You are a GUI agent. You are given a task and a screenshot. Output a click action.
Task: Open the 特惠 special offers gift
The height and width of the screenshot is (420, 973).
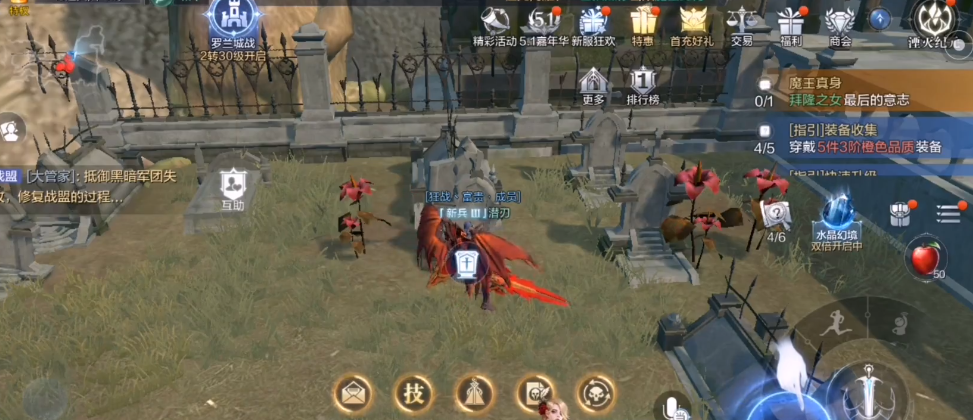[642, 22]
